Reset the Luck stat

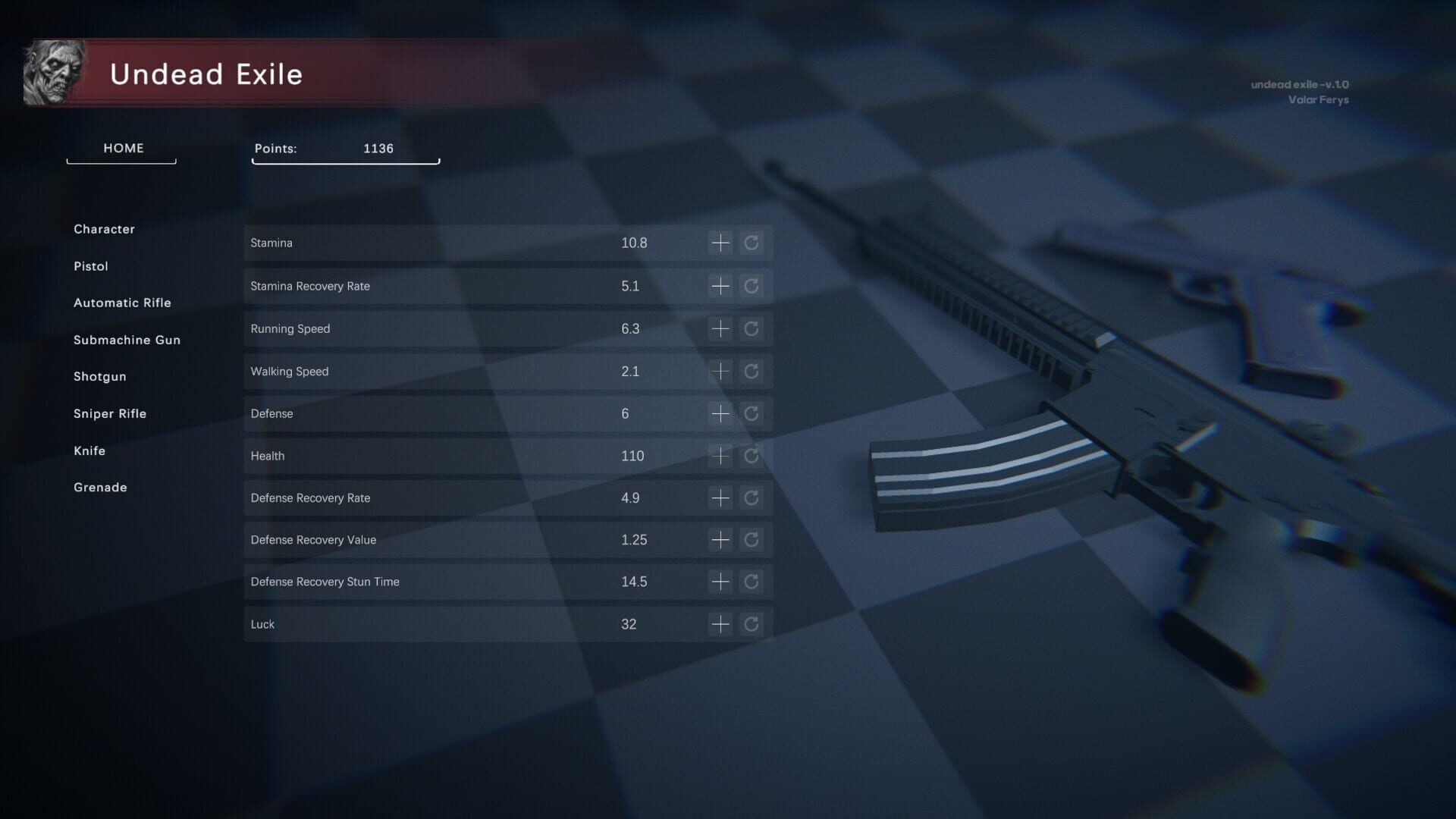pyautogui.click(x=752, y=623)
